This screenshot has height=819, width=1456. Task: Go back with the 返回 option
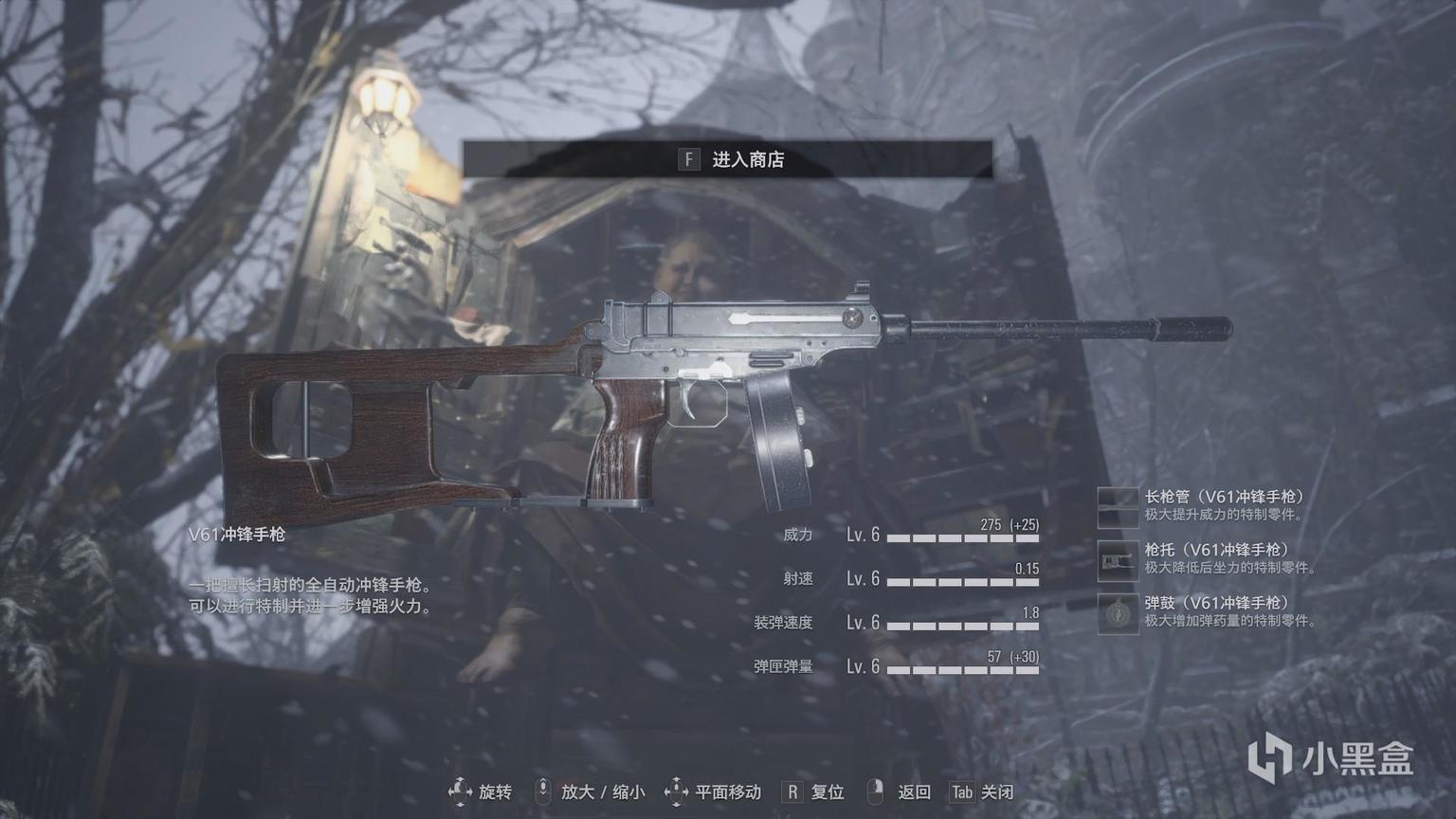tap(900, 792)
